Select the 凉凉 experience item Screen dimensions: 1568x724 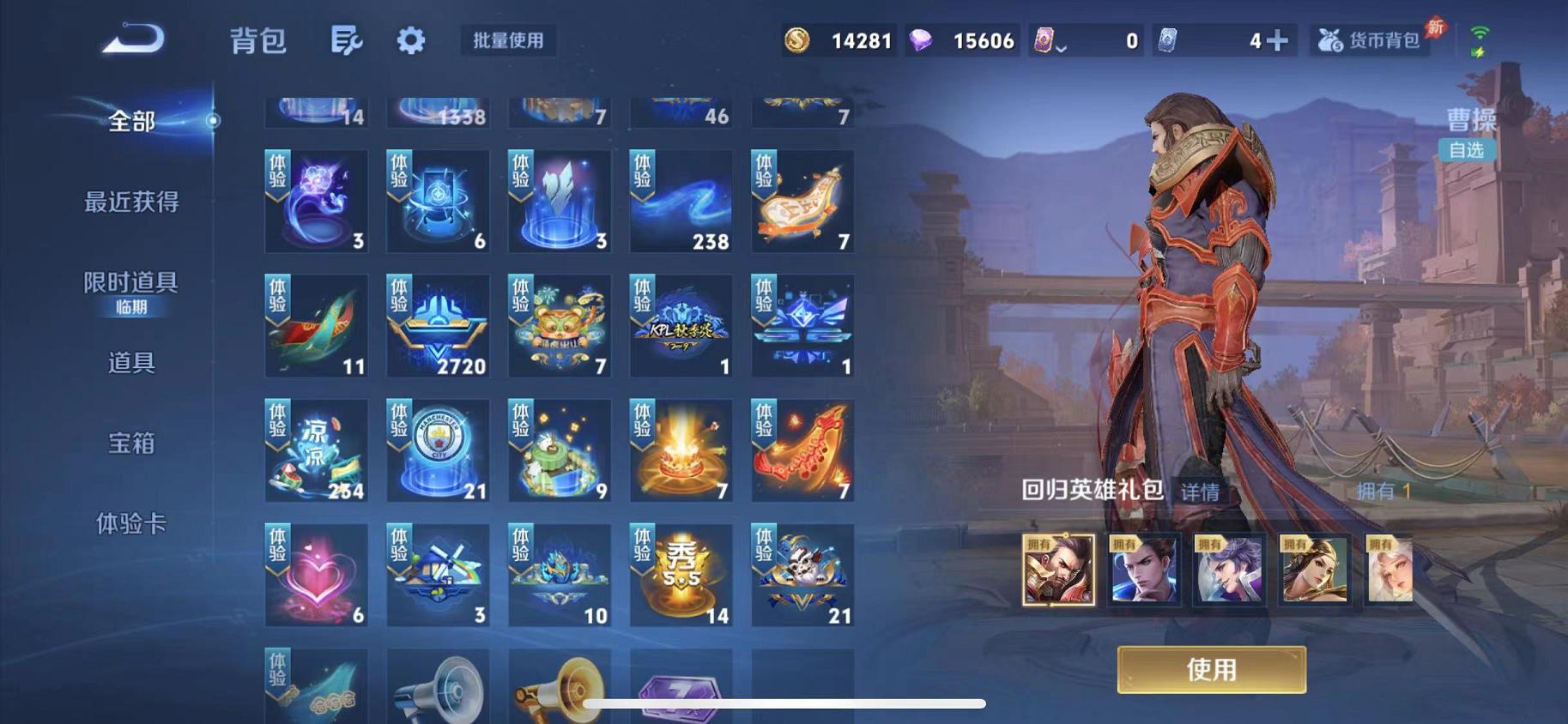point(317,449)
